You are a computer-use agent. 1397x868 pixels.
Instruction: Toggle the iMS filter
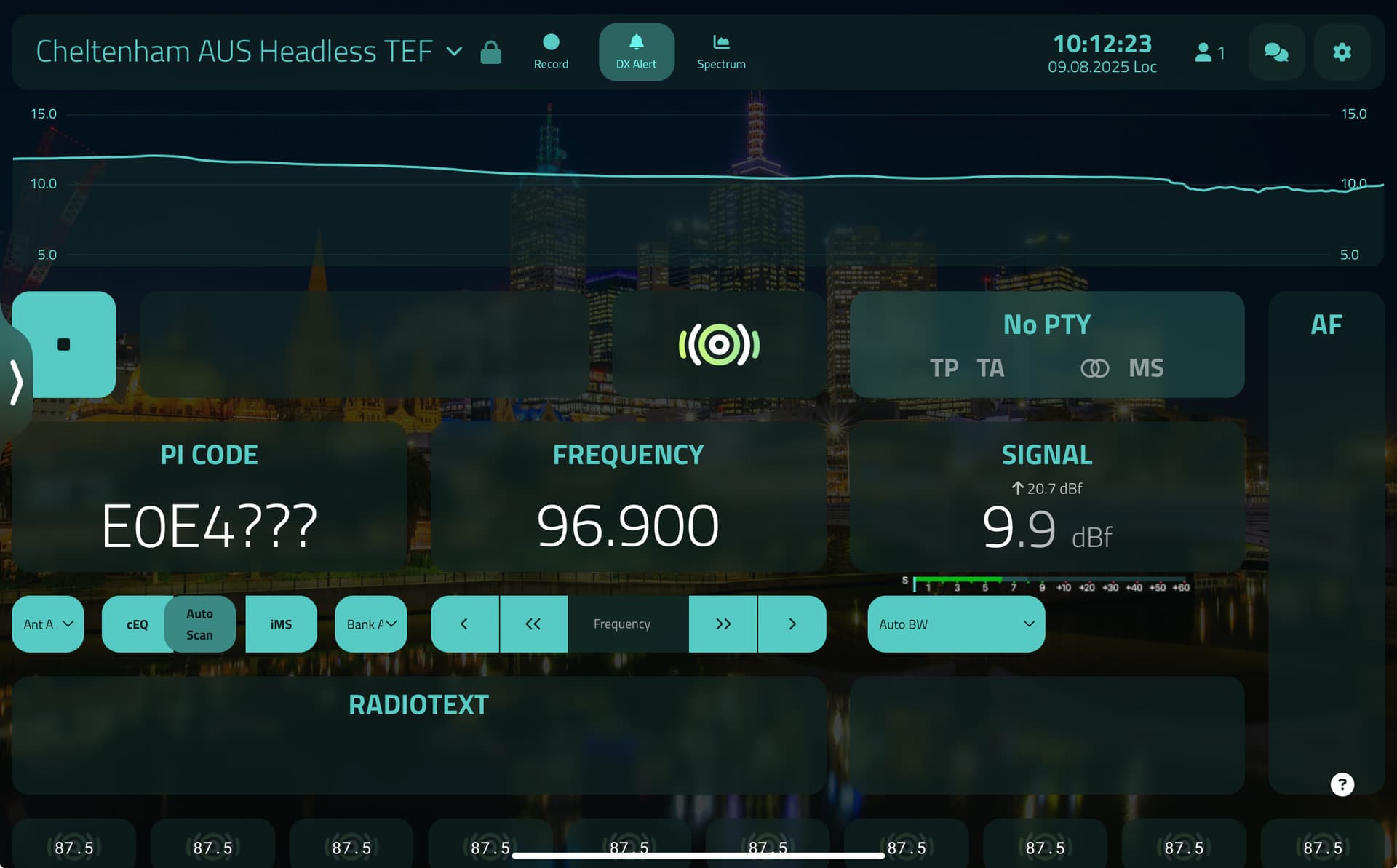pos(281,624)
